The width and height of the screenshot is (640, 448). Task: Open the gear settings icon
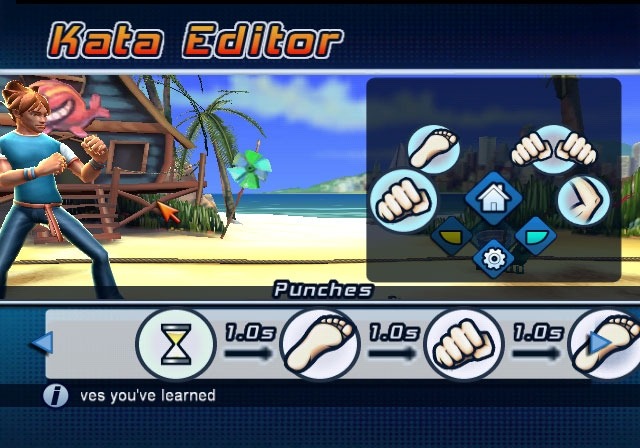[x=492, y=257]
